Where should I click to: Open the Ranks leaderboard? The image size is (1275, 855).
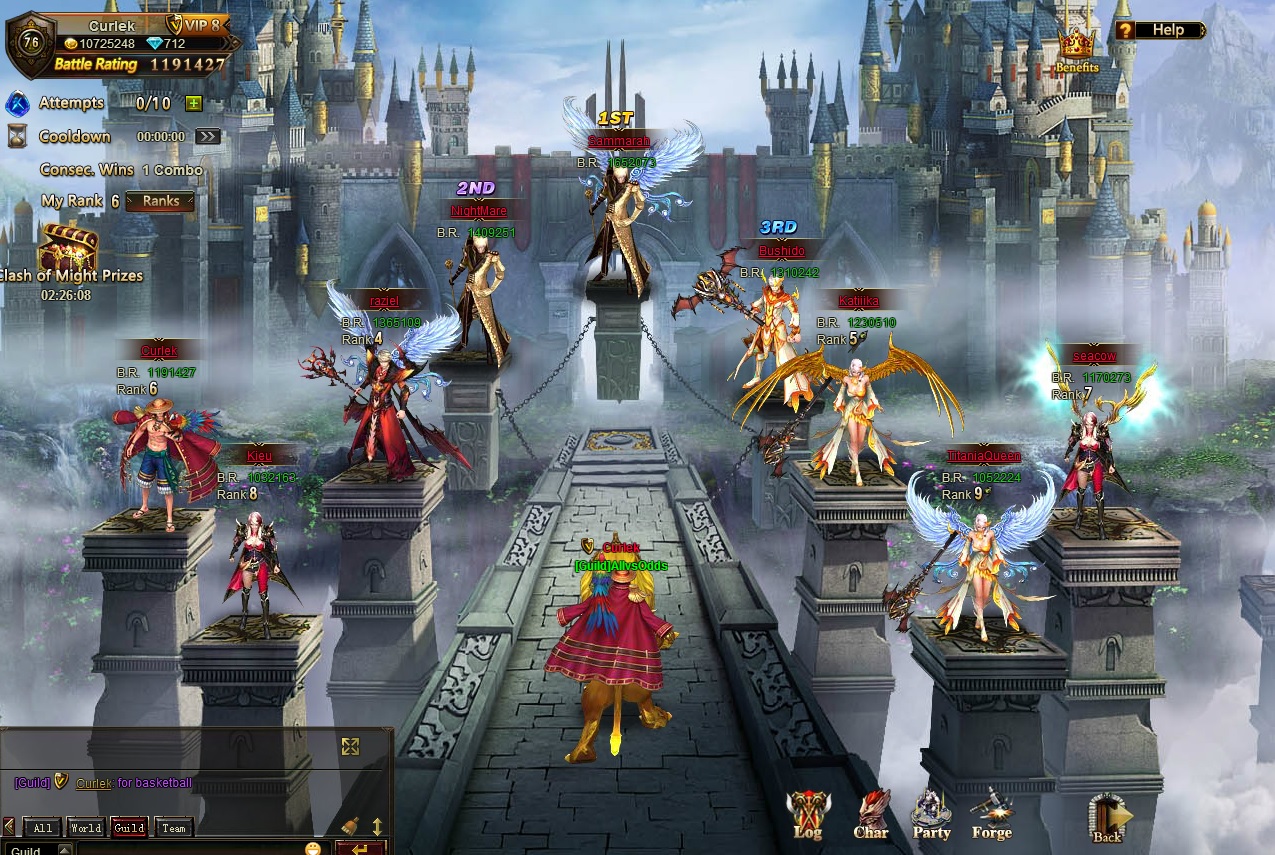[160, 201]
